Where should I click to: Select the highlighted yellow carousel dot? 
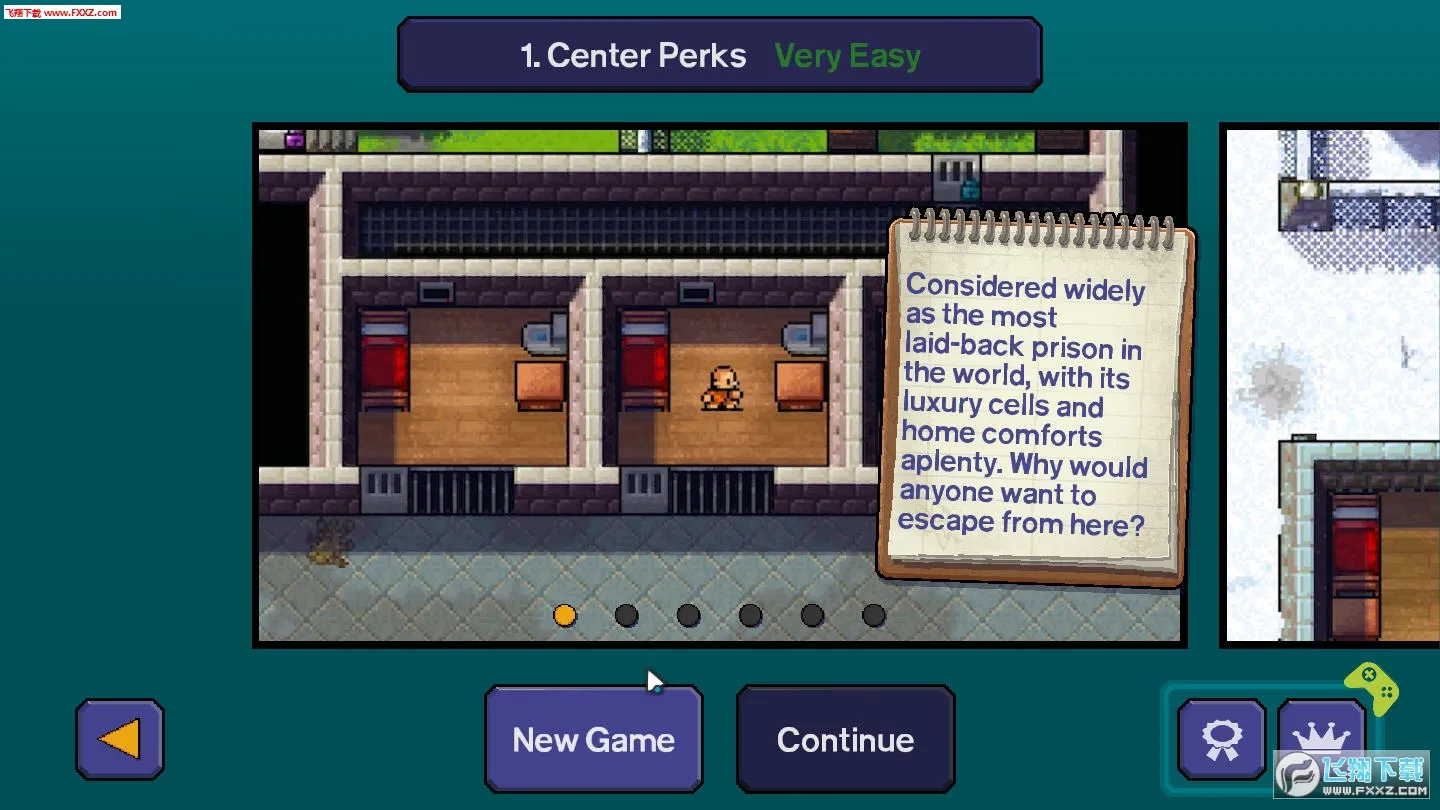(564, 616)
